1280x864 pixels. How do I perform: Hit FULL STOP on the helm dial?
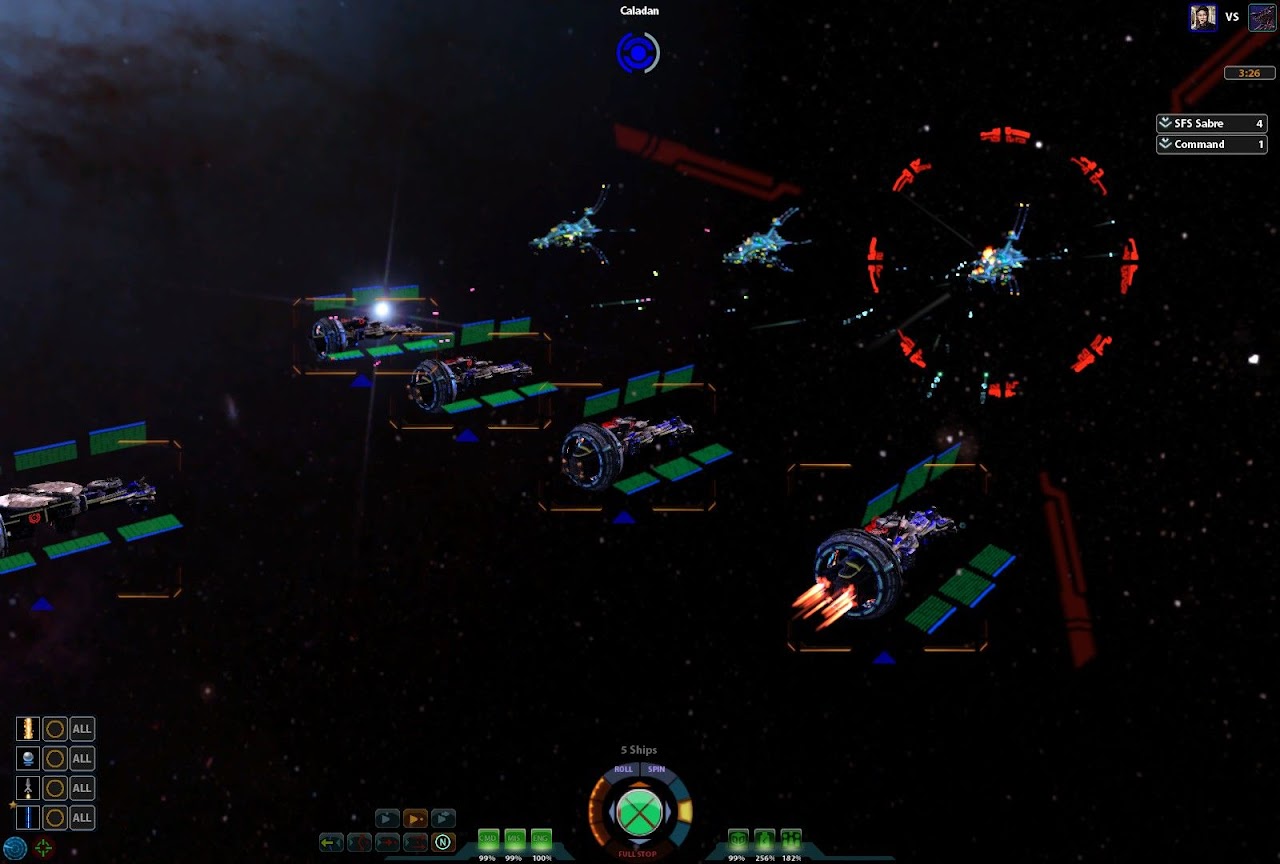pos(640,854)
